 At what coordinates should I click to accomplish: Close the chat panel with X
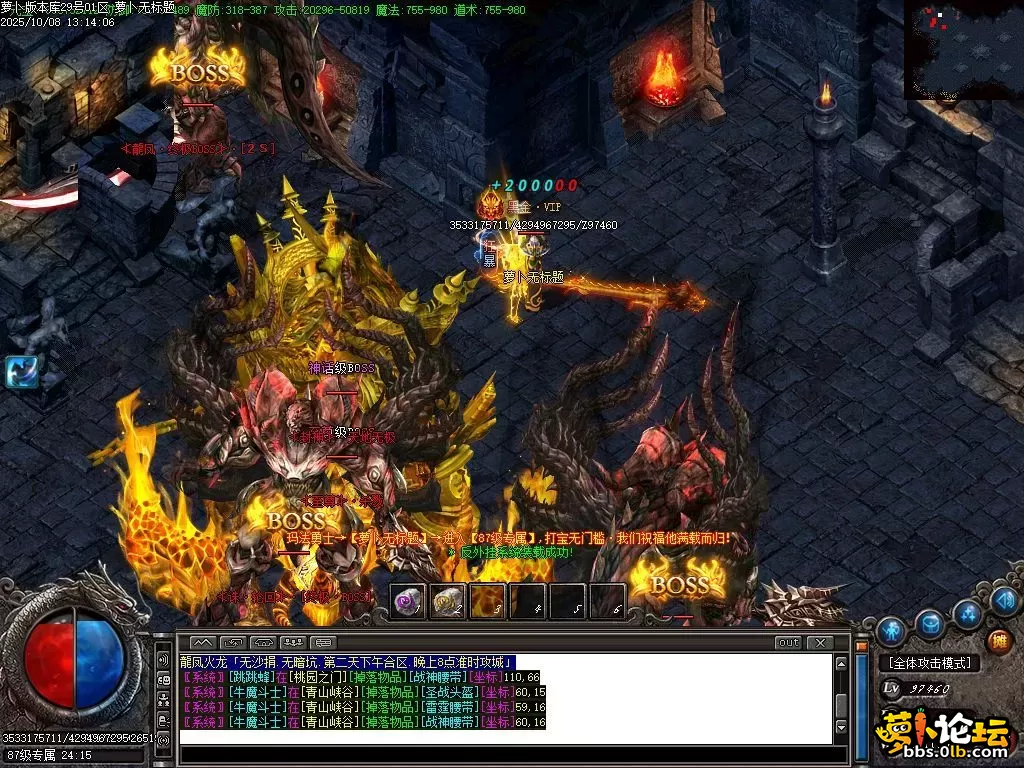(820, 642)
